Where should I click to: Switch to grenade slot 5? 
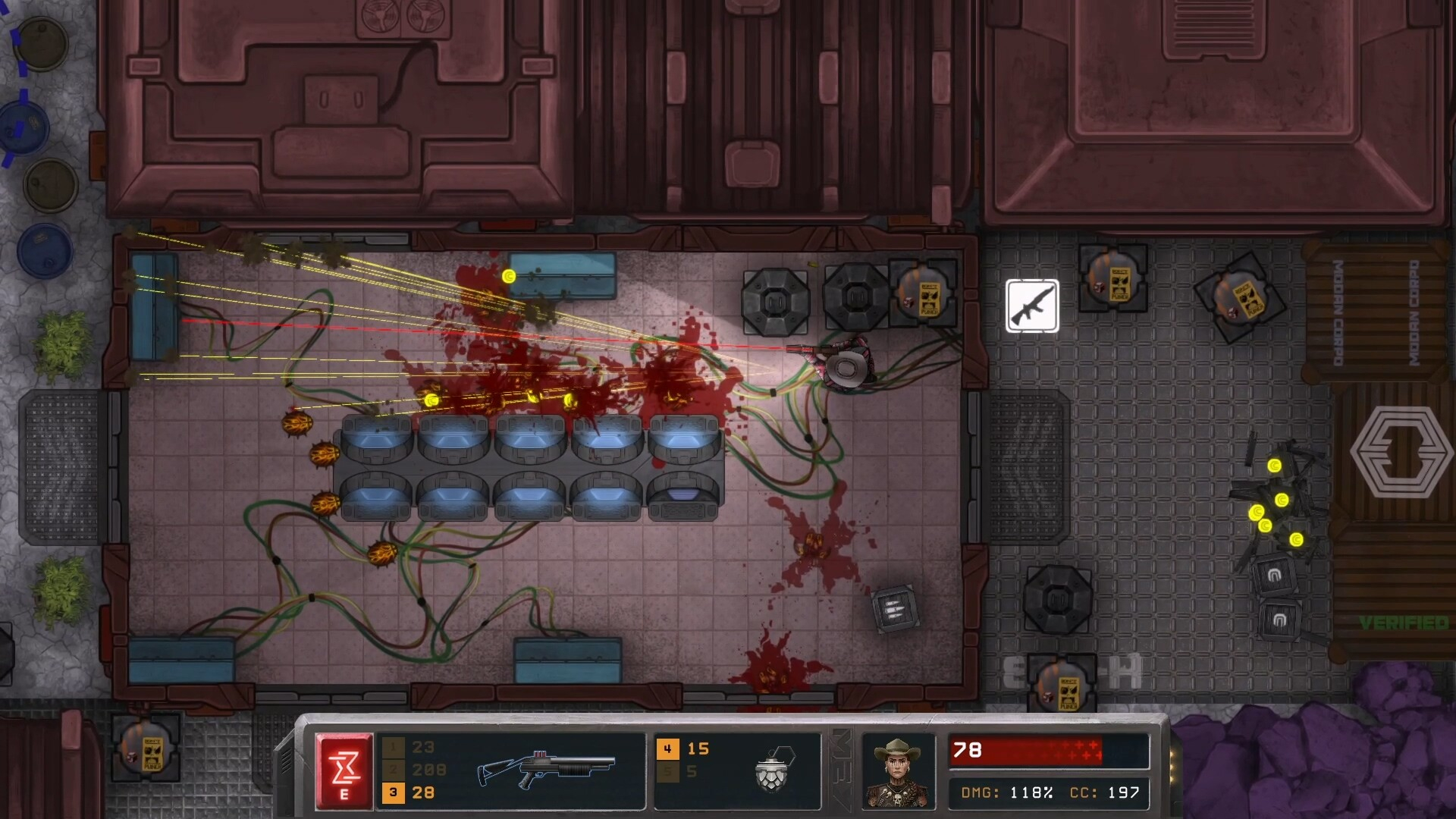(x=667, y=771)
